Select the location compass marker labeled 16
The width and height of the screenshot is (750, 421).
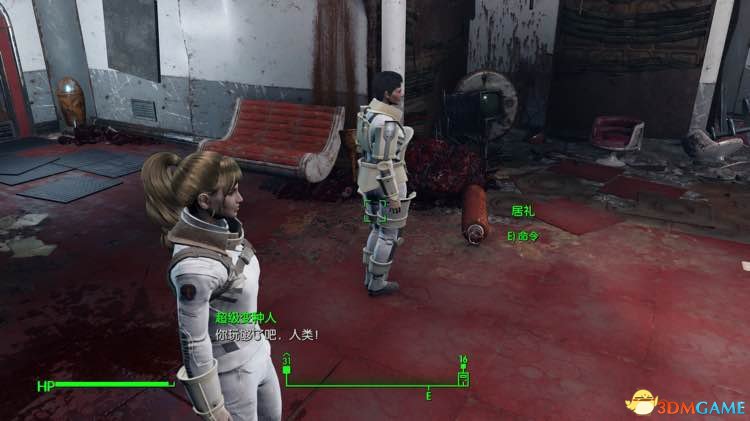463,377
